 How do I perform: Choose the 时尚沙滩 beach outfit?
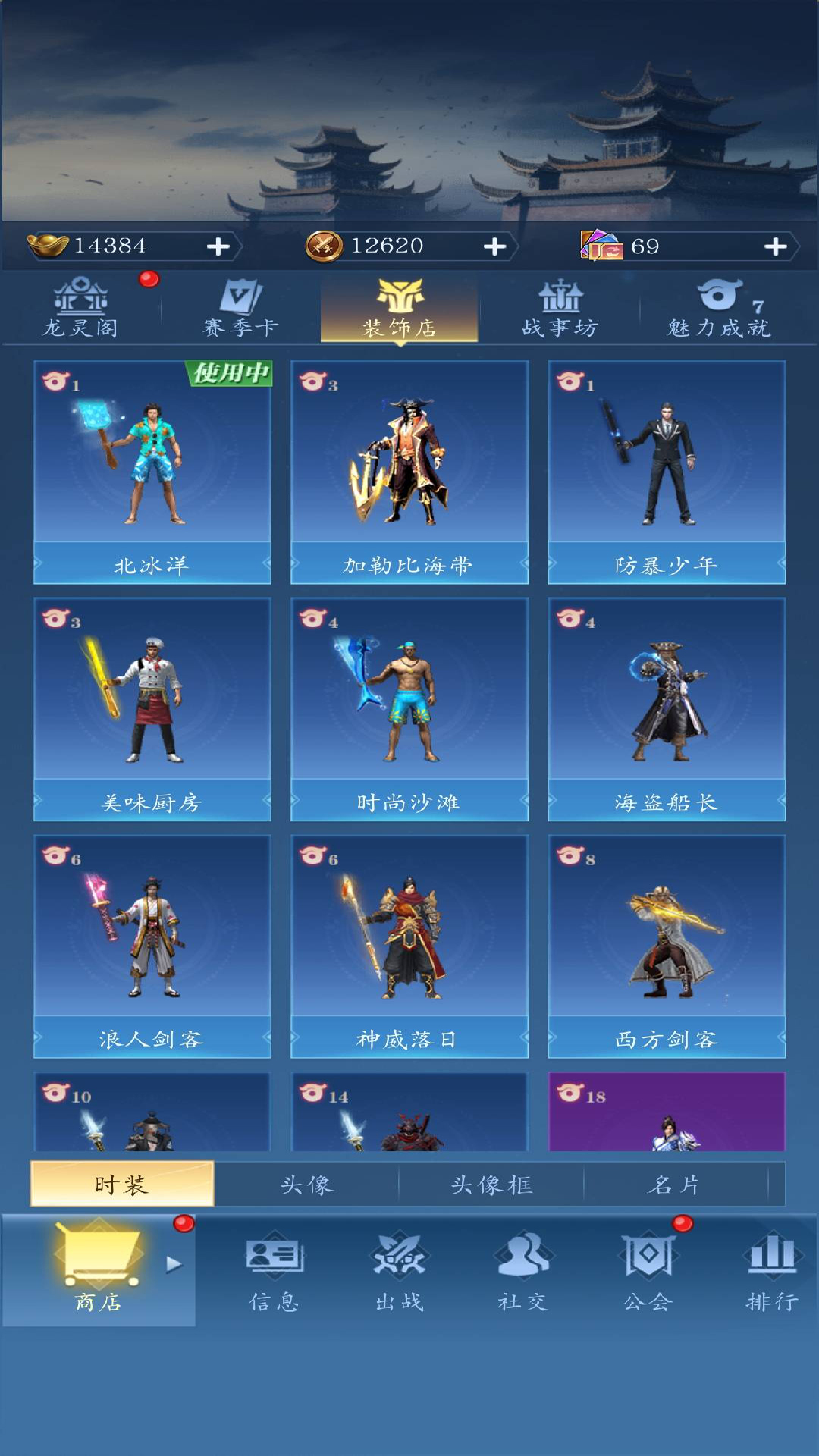coord(409,709)
